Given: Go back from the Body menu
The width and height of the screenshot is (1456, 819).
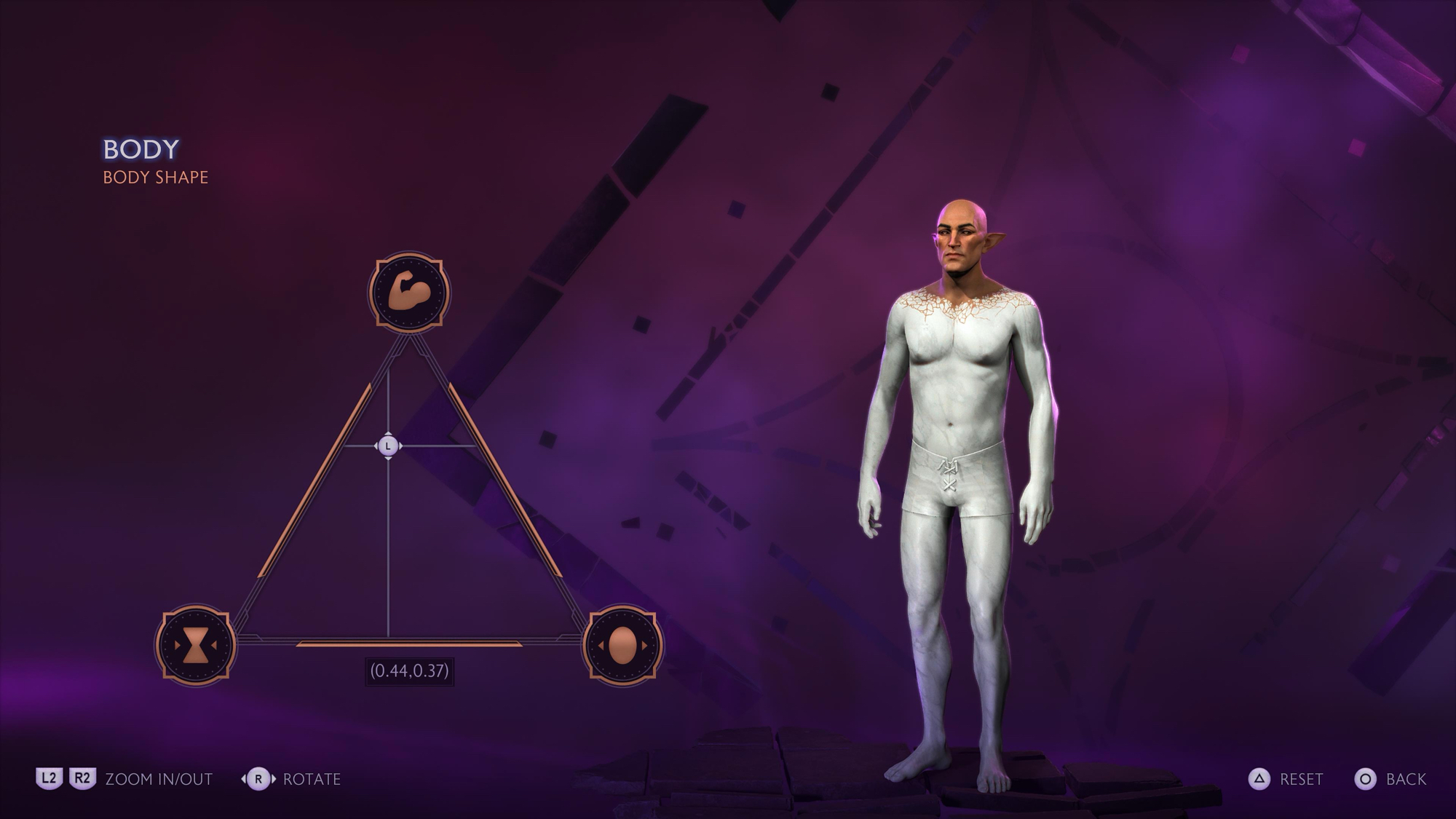Looking at the screenshot, I should point(1390,779).
